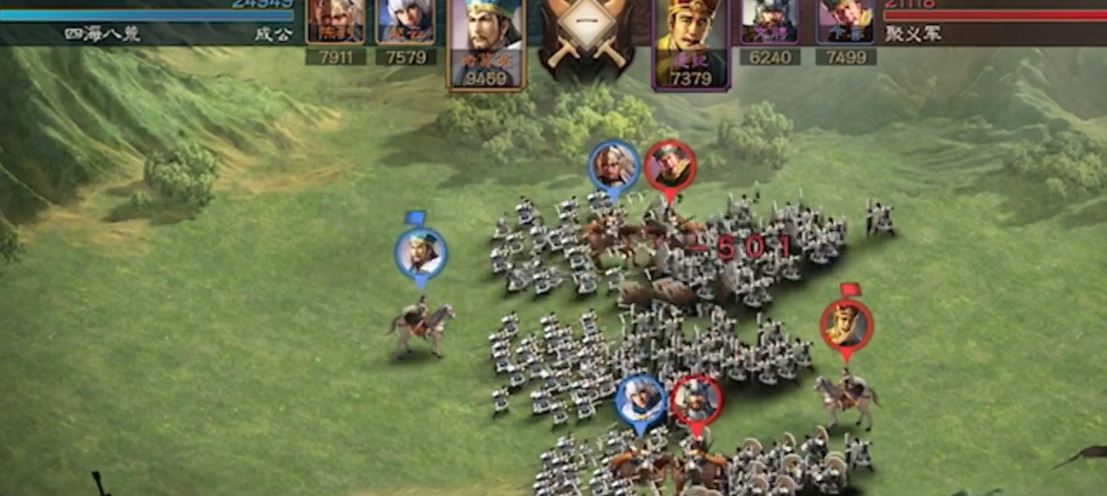Viewport: 1107px width, 496px height.
Task: Select the blue flagged commander marker
Action: [421, 253]
